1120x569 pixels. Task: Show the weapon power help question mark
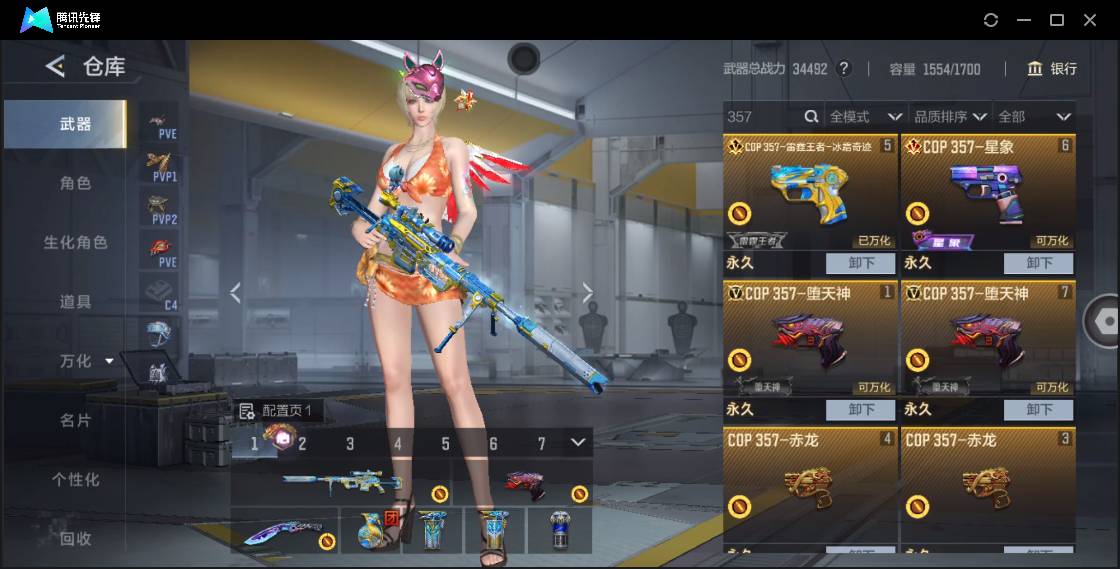point(844,69)
